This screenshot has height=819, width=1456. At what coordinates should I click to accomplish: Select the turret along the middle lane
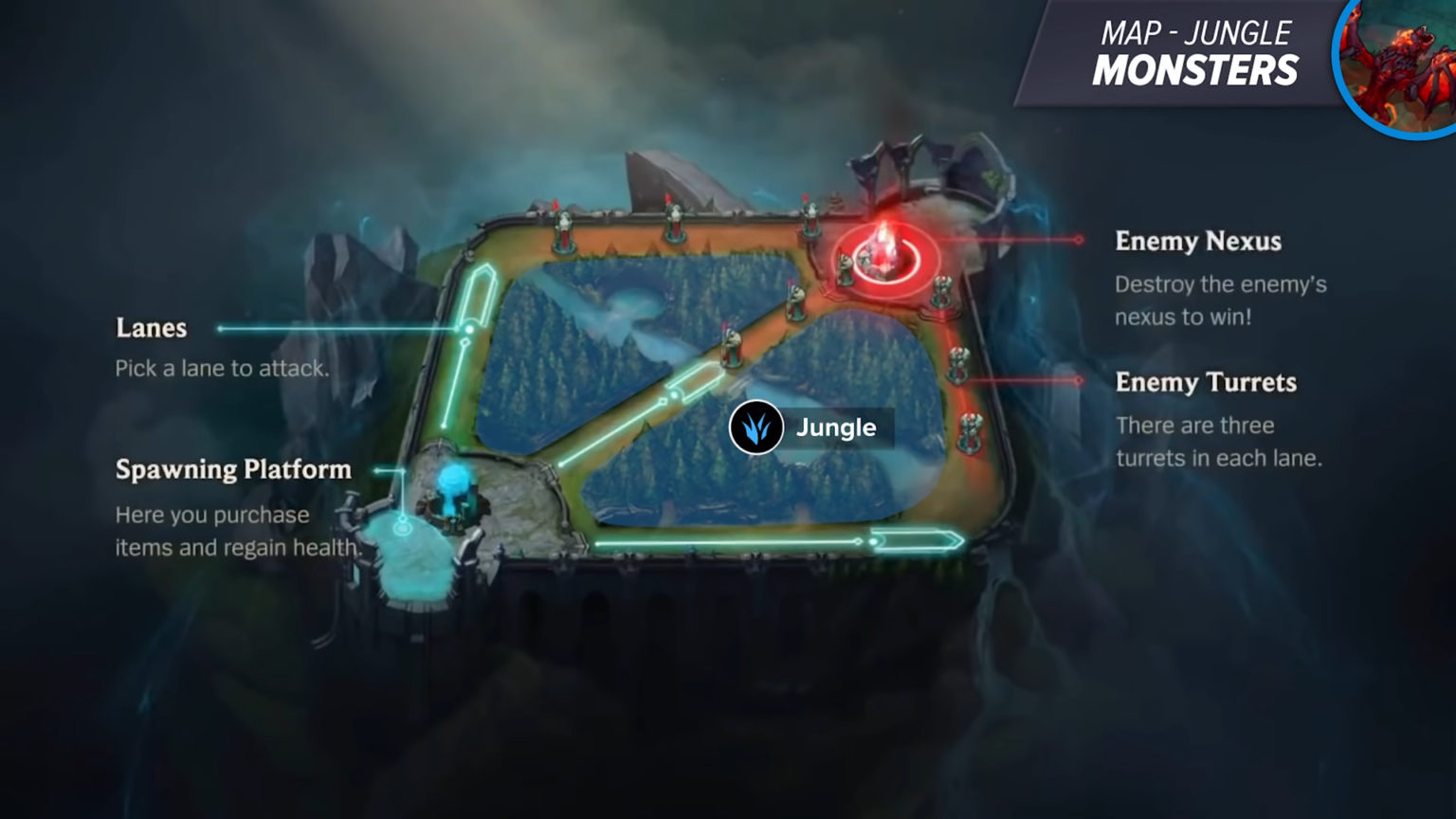(730, 350)
